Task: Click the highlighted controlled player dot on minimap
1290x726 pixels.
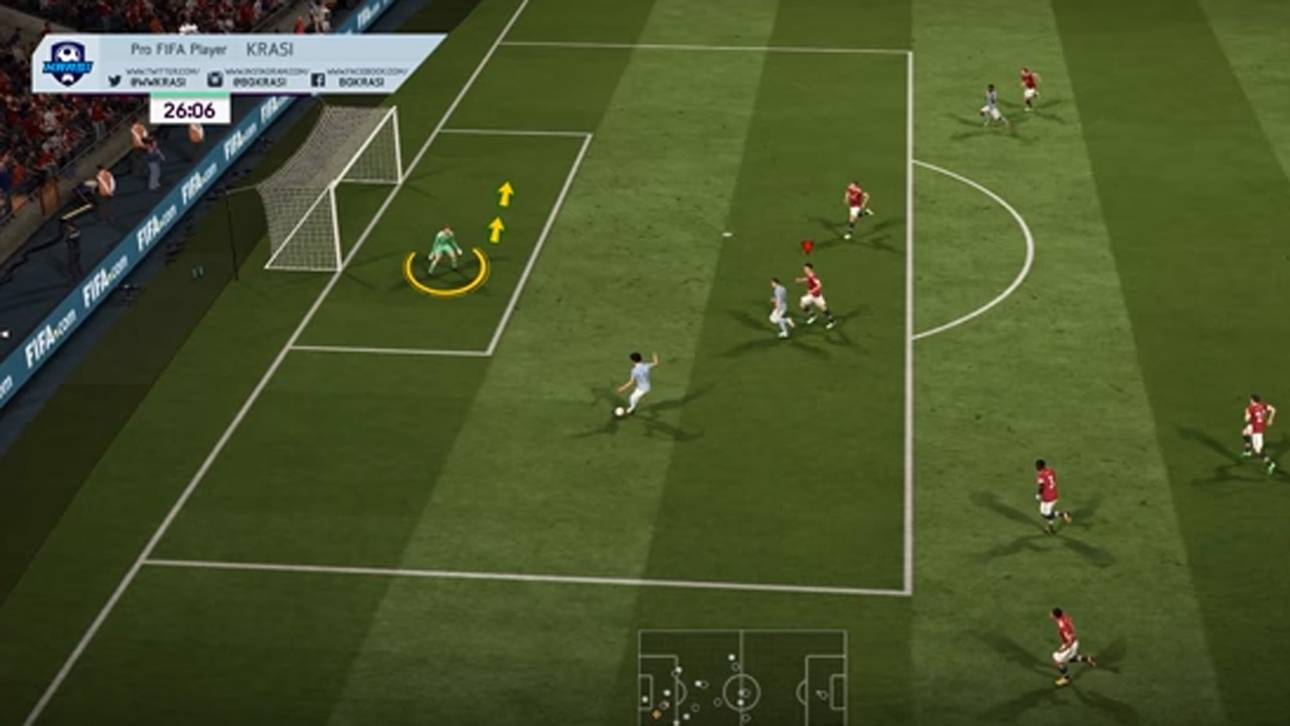Action: pos(664,705)
